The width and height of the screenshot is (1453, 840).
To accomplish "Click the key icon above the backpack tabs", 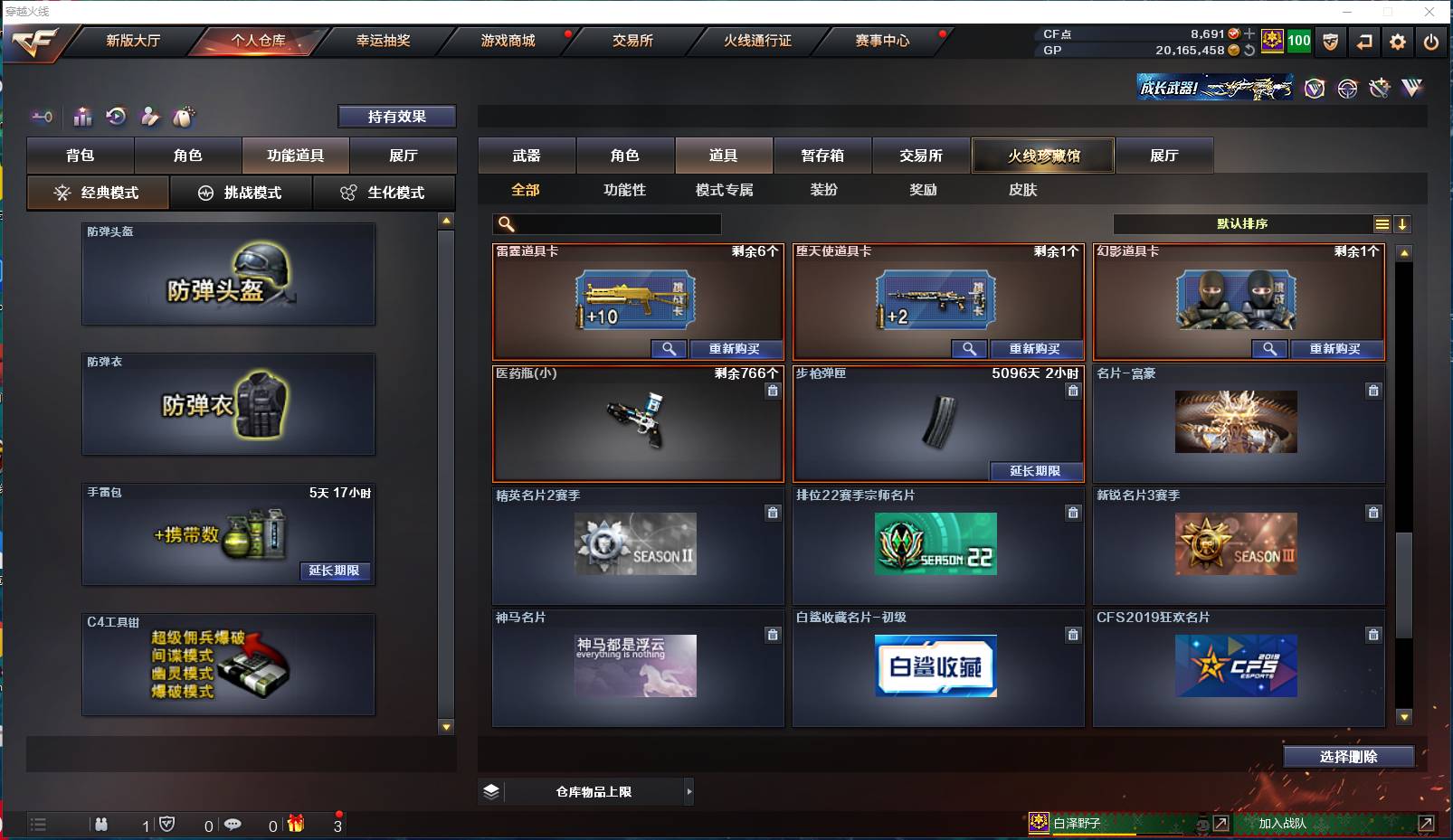I will [42, 117].
